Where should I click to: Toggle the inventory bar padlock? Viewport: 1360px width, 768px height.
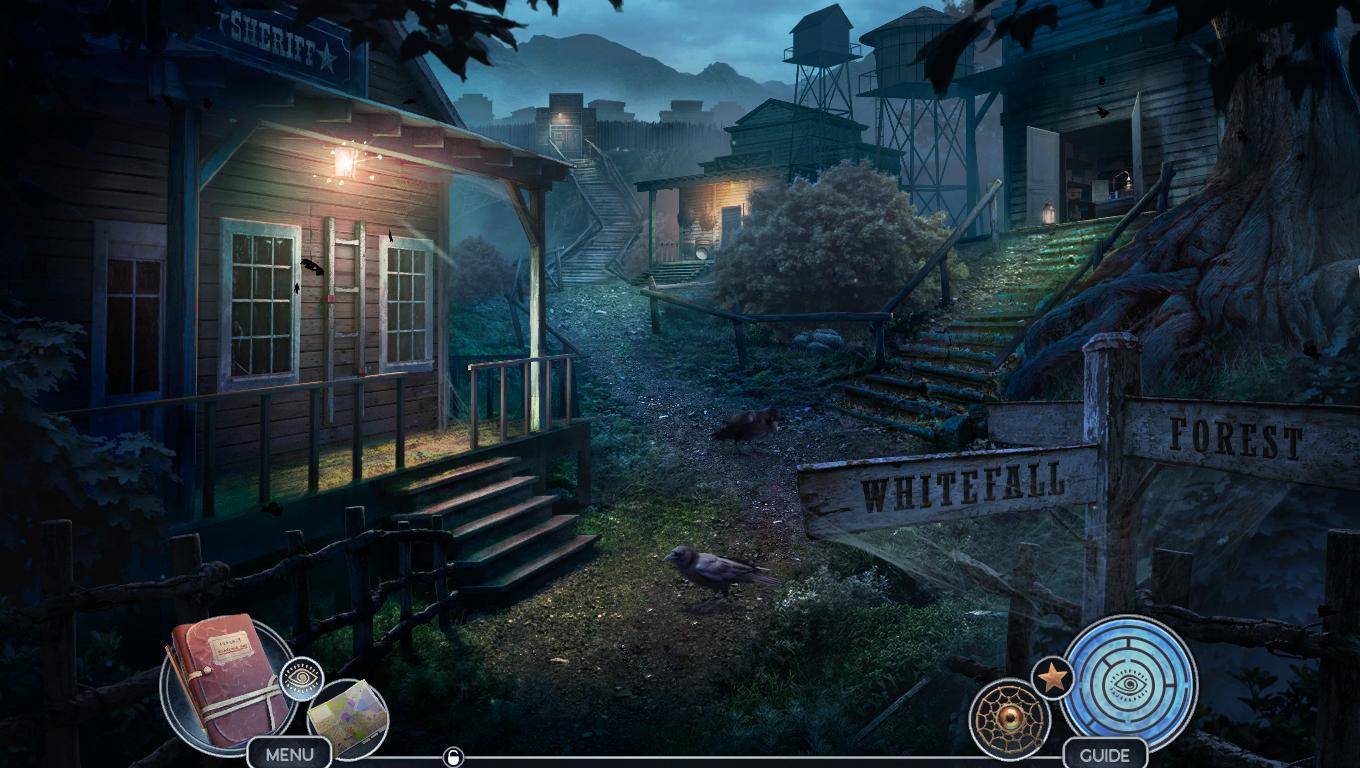coord(453,757)
